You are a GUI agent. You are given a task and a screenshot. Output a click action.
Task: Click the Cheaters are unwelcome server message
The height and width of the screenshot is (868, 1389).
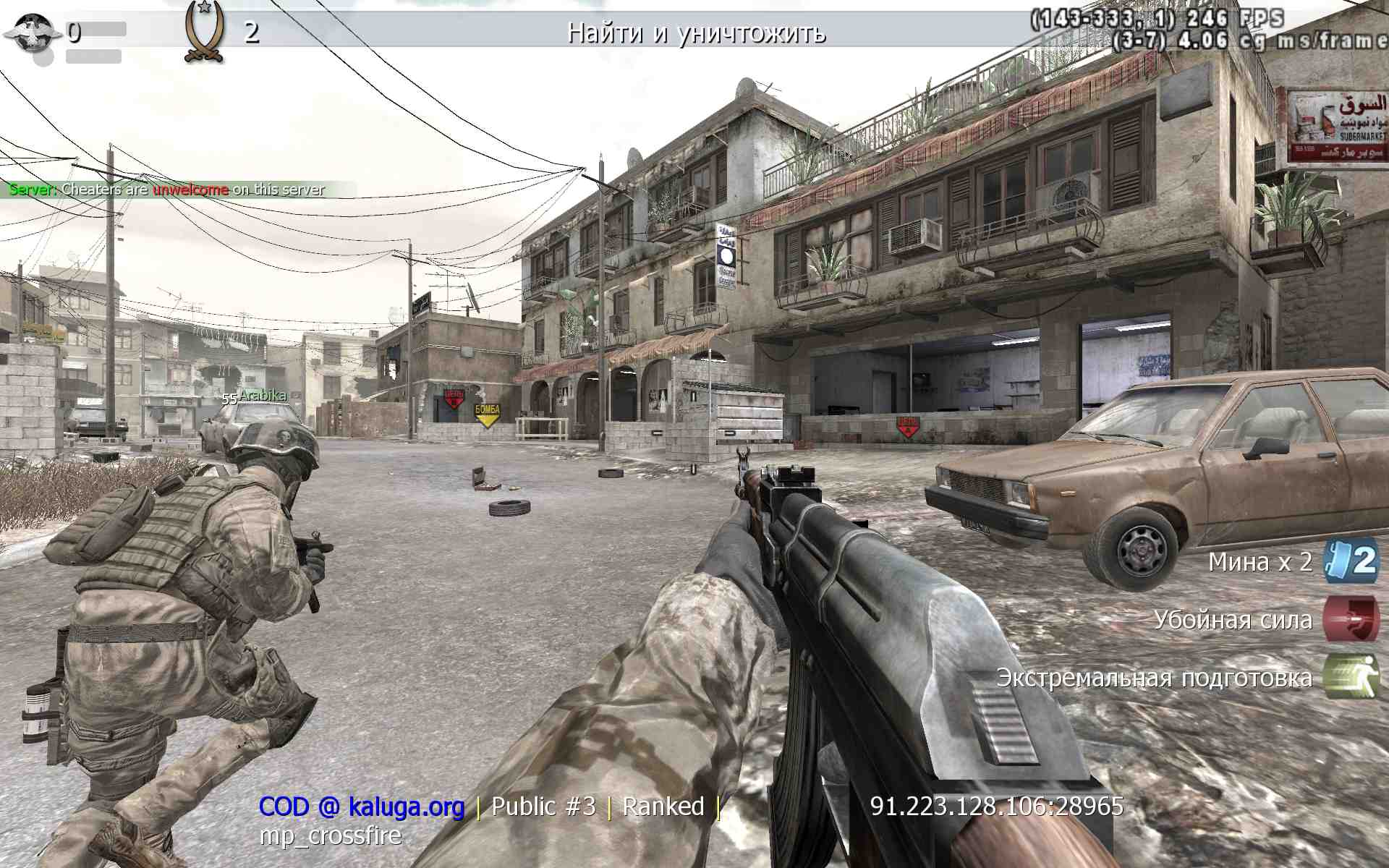click(166, 190)
